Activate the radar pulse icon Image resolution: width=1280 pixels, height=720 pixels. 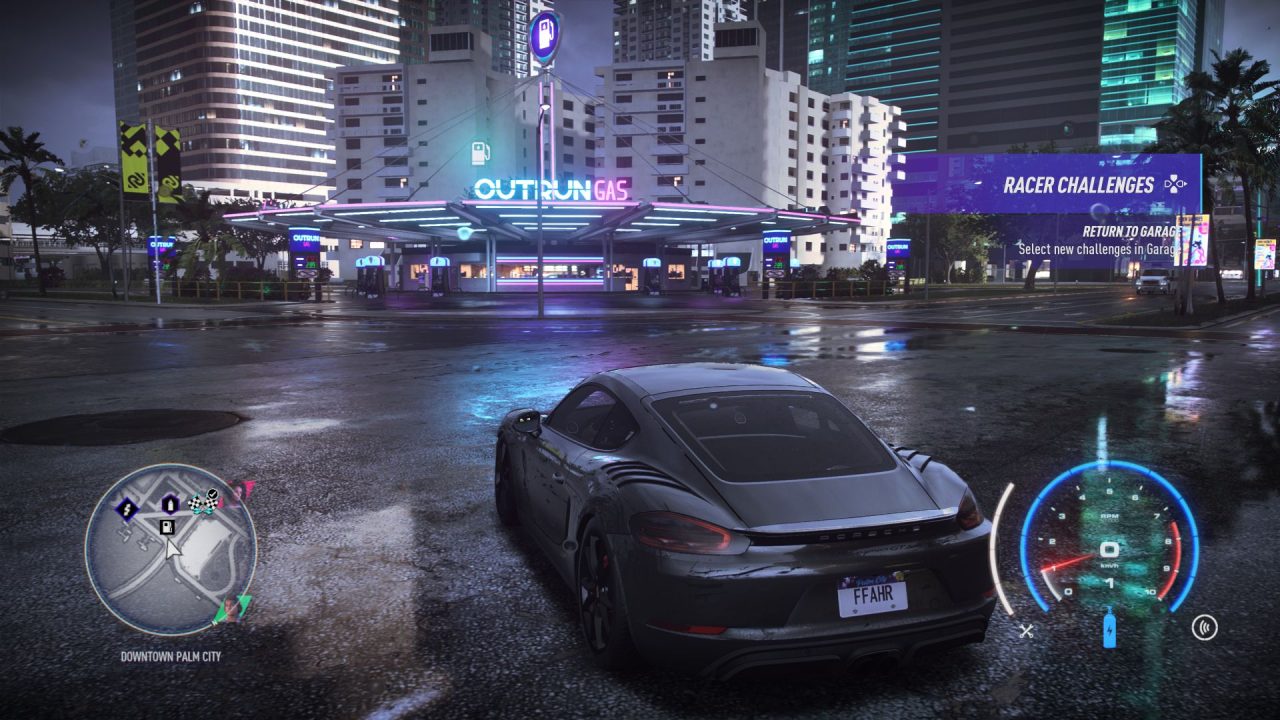tap(1205, 628)
